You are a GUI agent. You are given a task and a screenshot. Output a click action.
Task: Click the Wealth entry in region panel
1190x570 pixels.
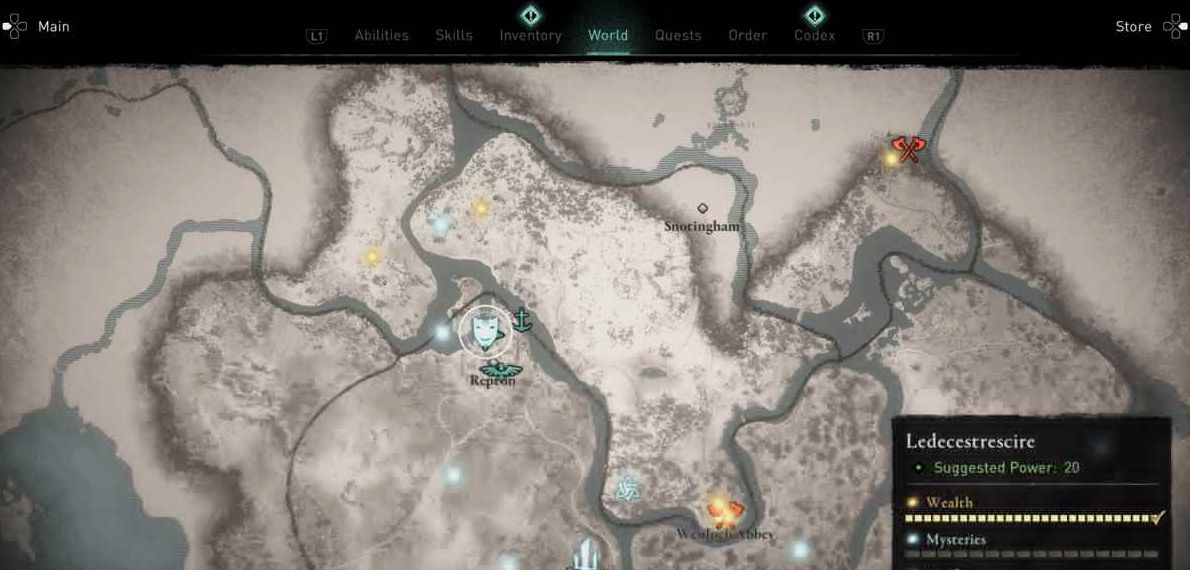[948, 503]
